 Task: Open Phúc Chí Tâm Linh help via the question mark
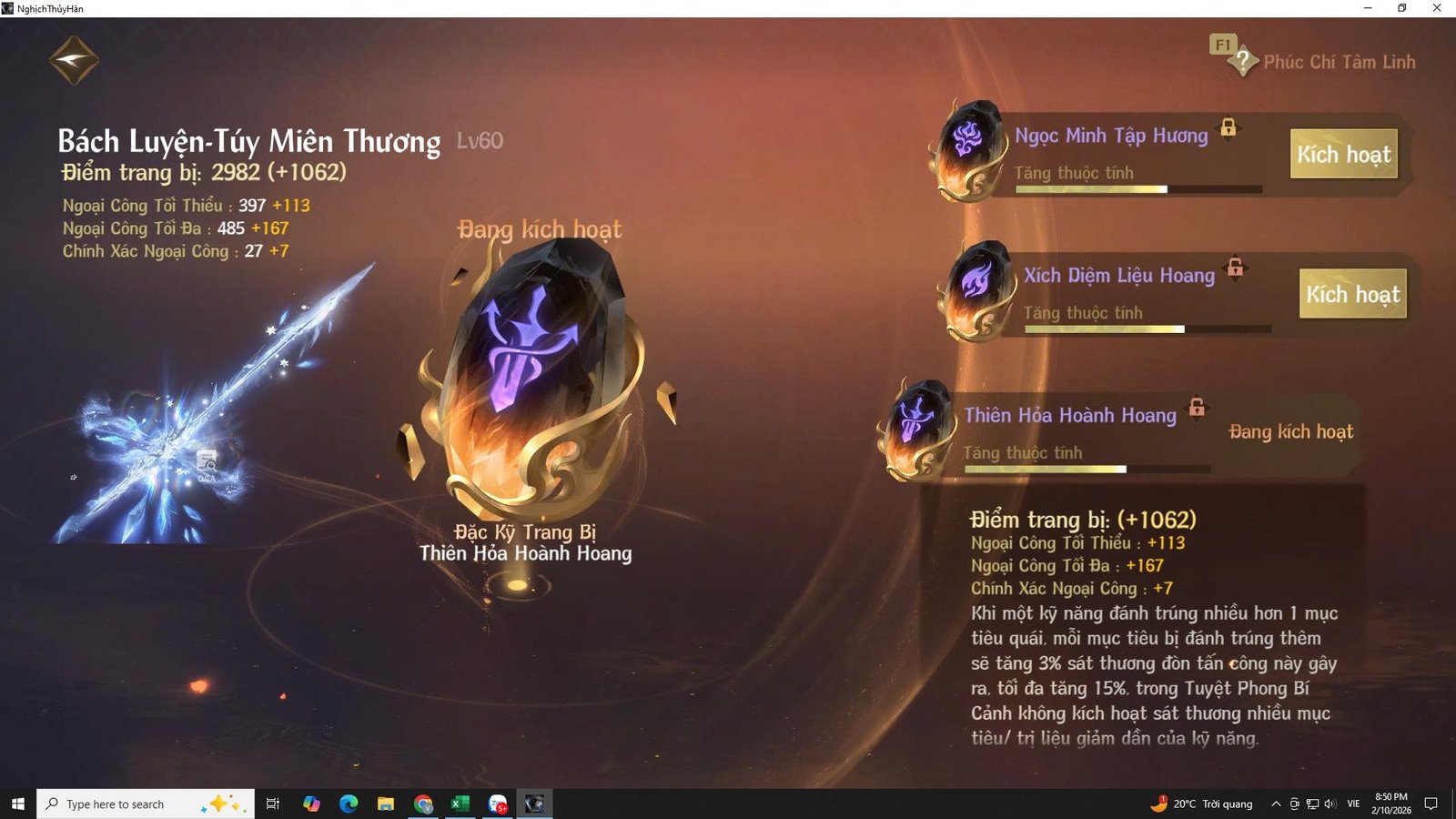pos(1243,61)
